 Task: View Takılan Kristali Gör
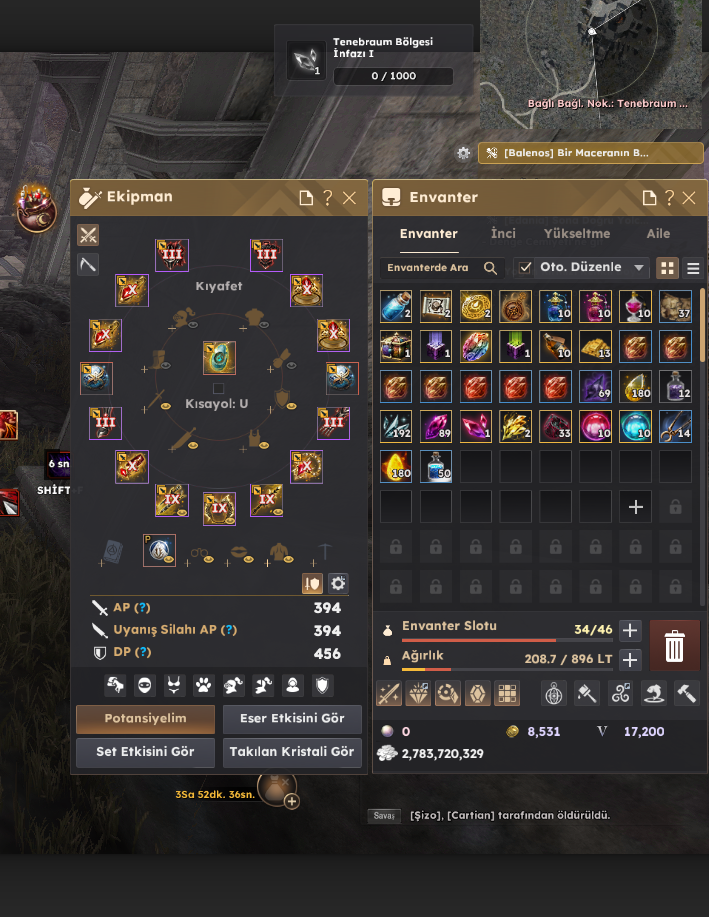coord(292,752)
